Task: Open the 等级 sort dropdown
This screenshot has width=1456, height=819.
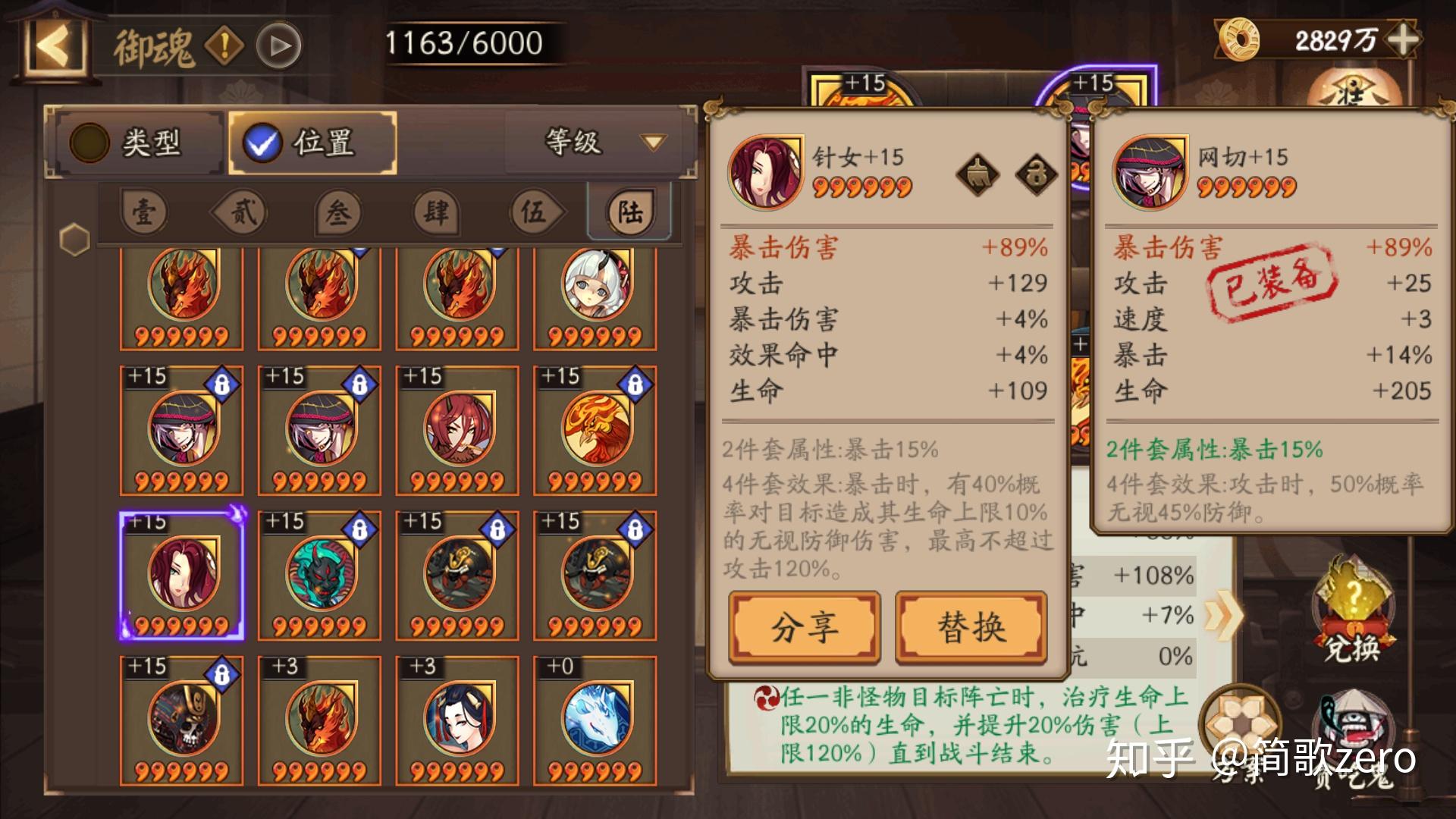Action: 601,142
